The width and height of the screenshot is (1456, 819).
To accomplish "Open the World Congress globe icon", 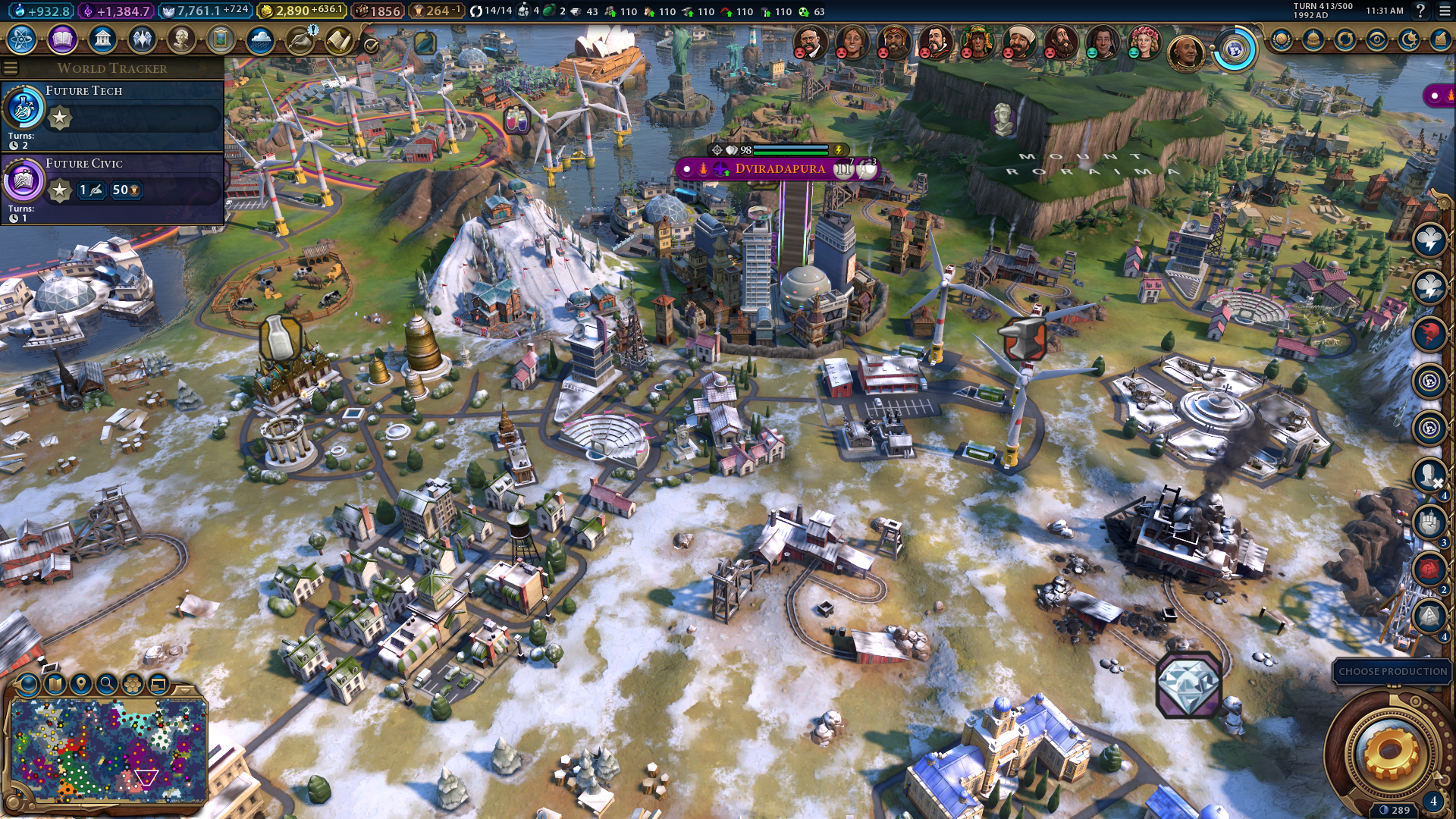I will (1235, 50).
